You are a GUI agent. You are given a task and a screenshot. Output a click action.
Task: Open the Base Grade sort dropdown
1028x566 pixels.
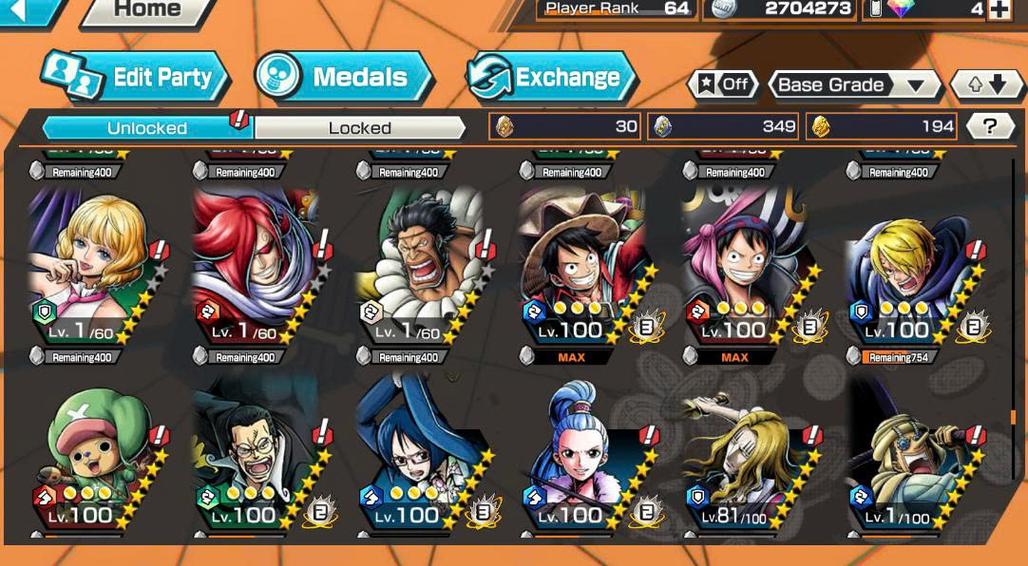(853, 85)
